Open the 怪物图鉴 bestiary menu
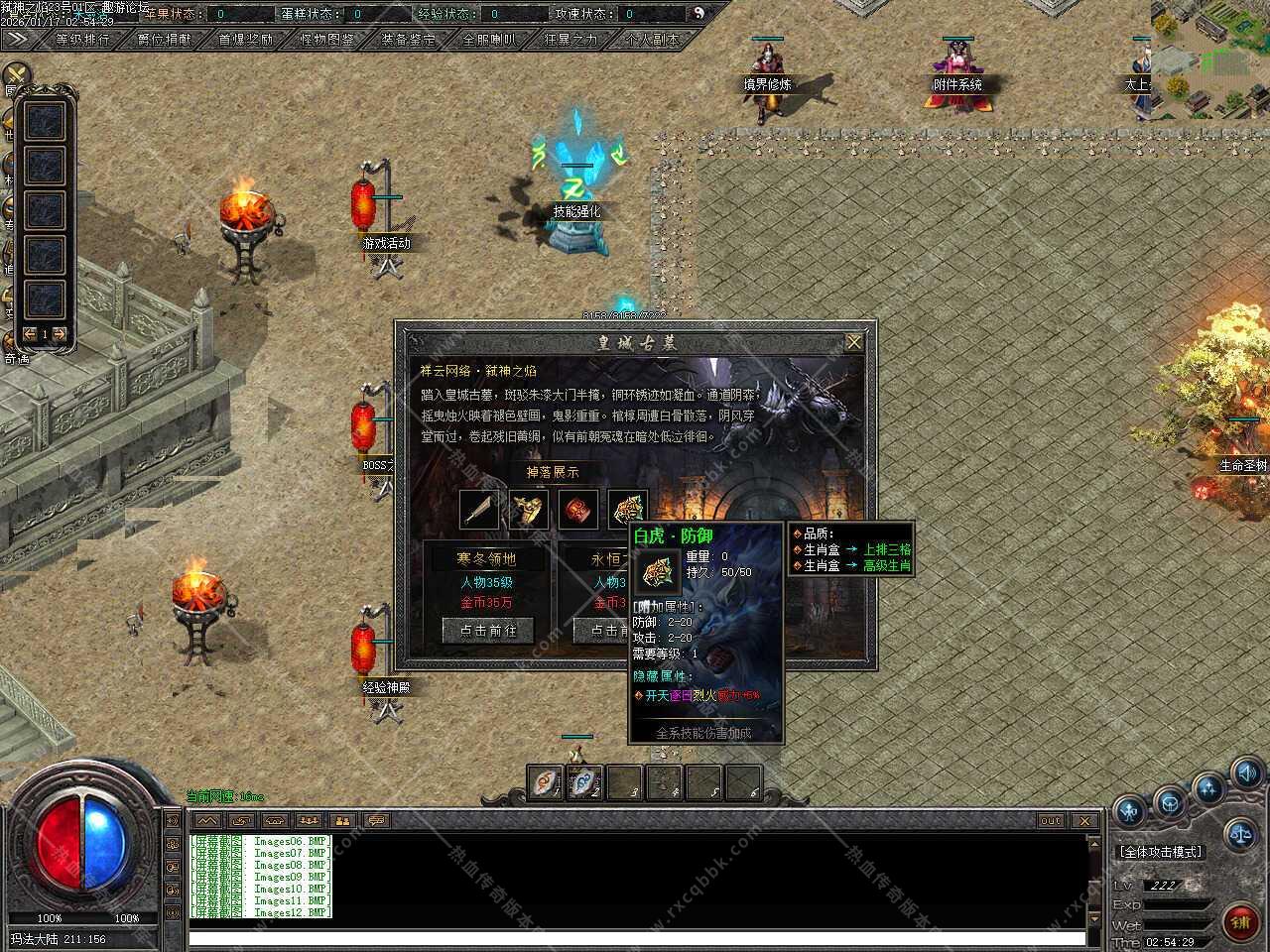The height and width of the screenshot is (952, 1270). click(x=327, y=40)
